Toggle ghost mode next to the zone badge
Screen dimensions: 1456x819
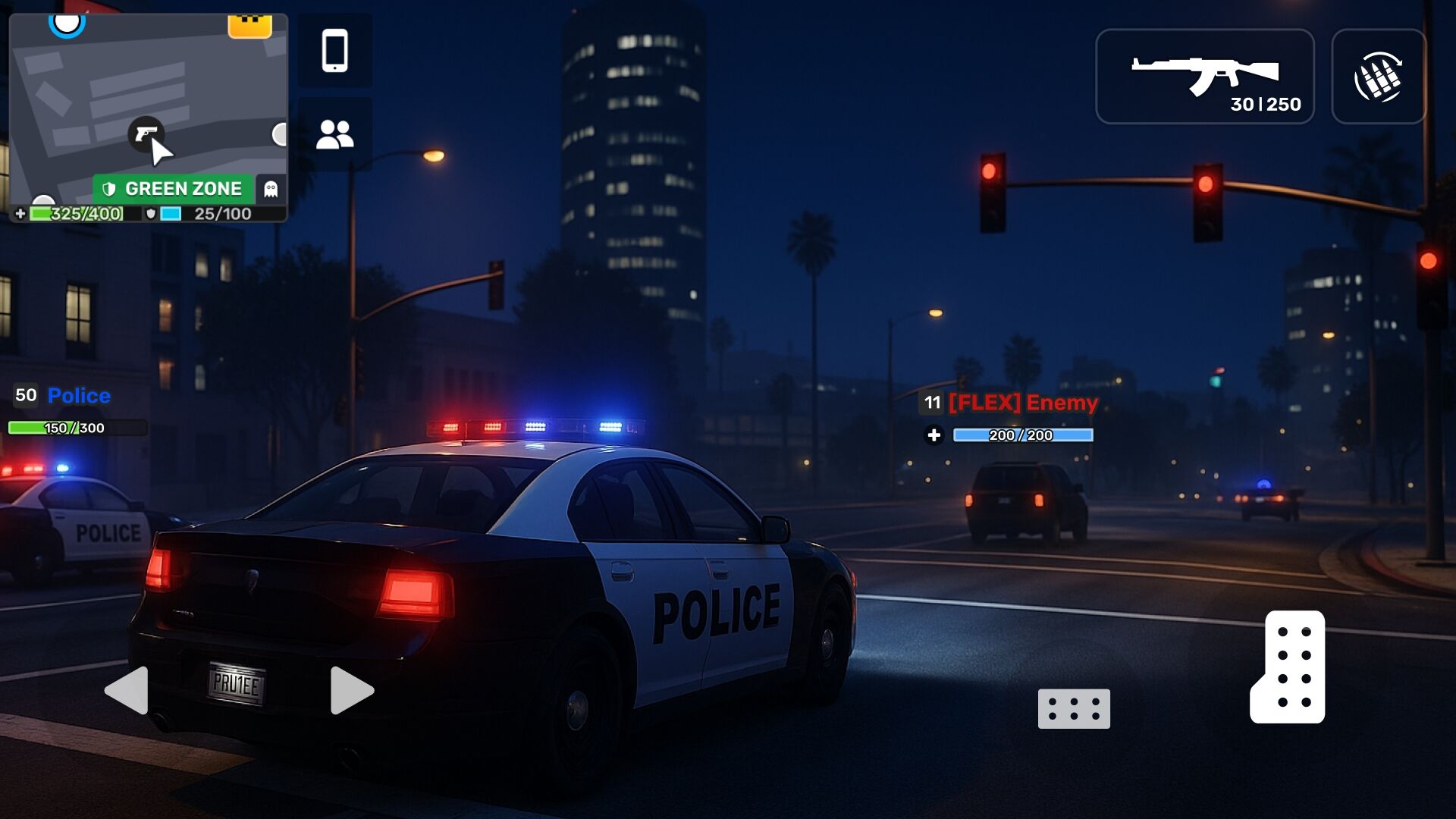(x=271, y=188)
